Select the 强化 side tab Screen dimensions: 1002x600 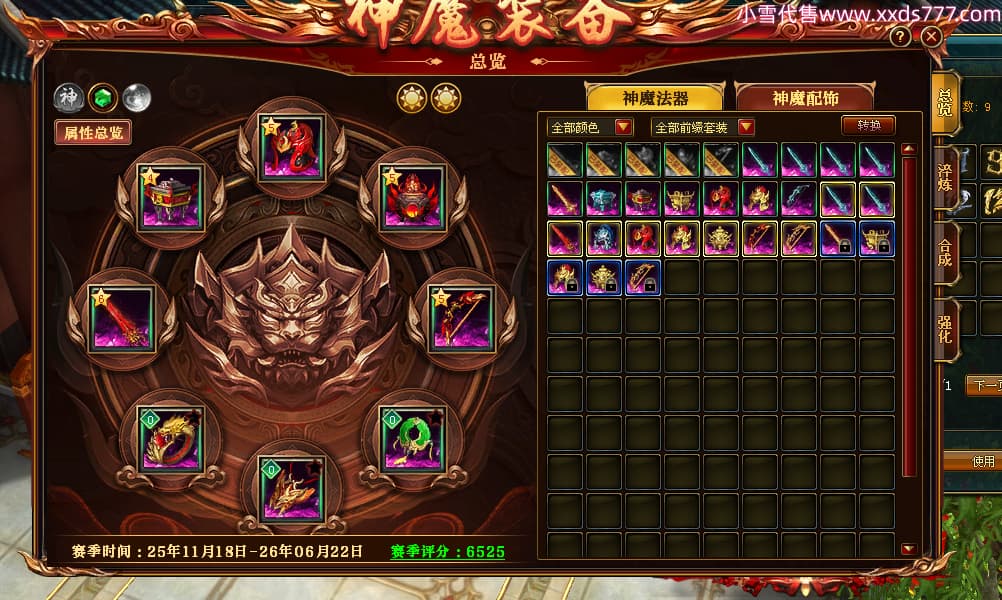944,328
